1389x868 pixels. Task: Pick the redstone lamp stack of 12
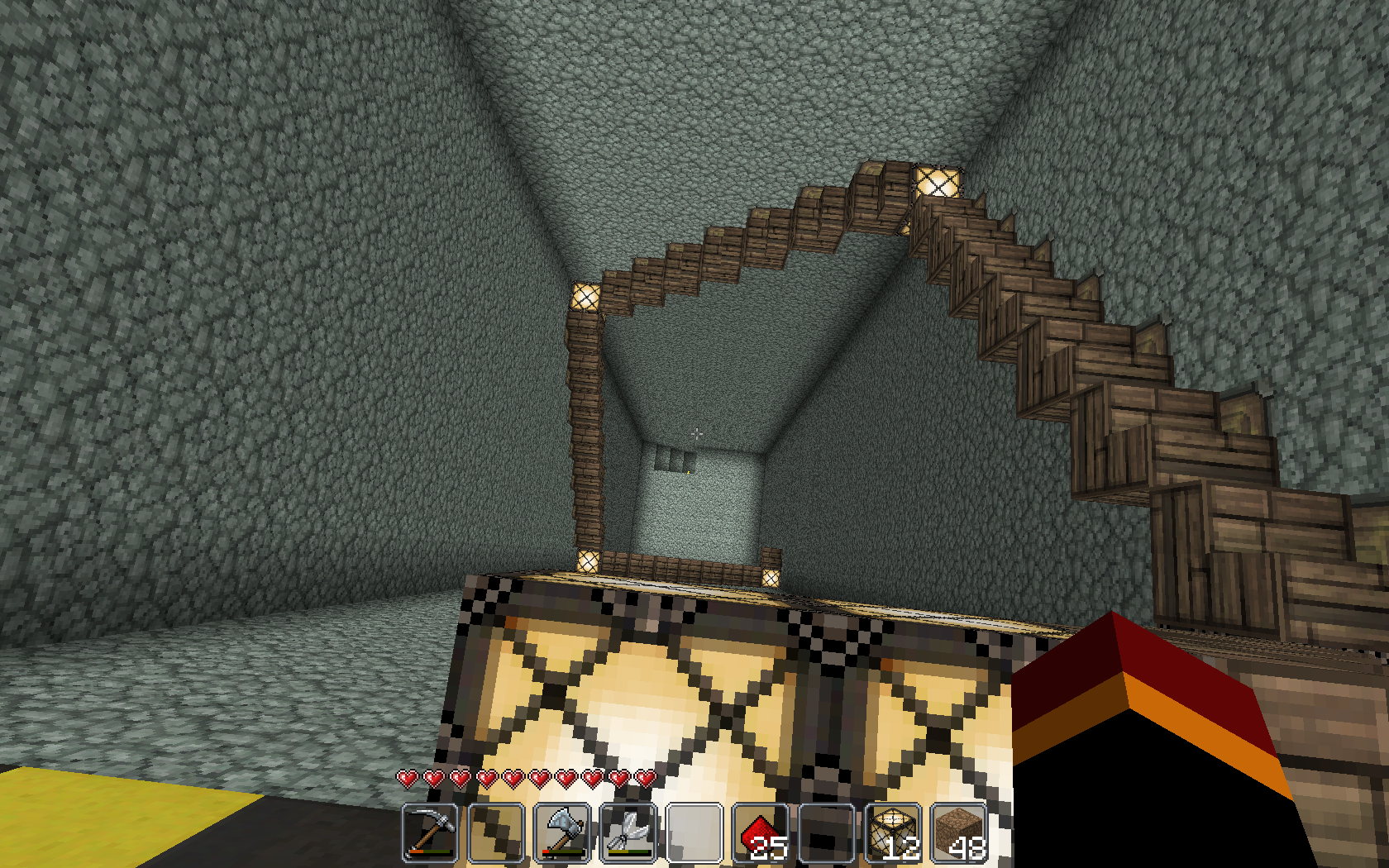pos(893,832)
